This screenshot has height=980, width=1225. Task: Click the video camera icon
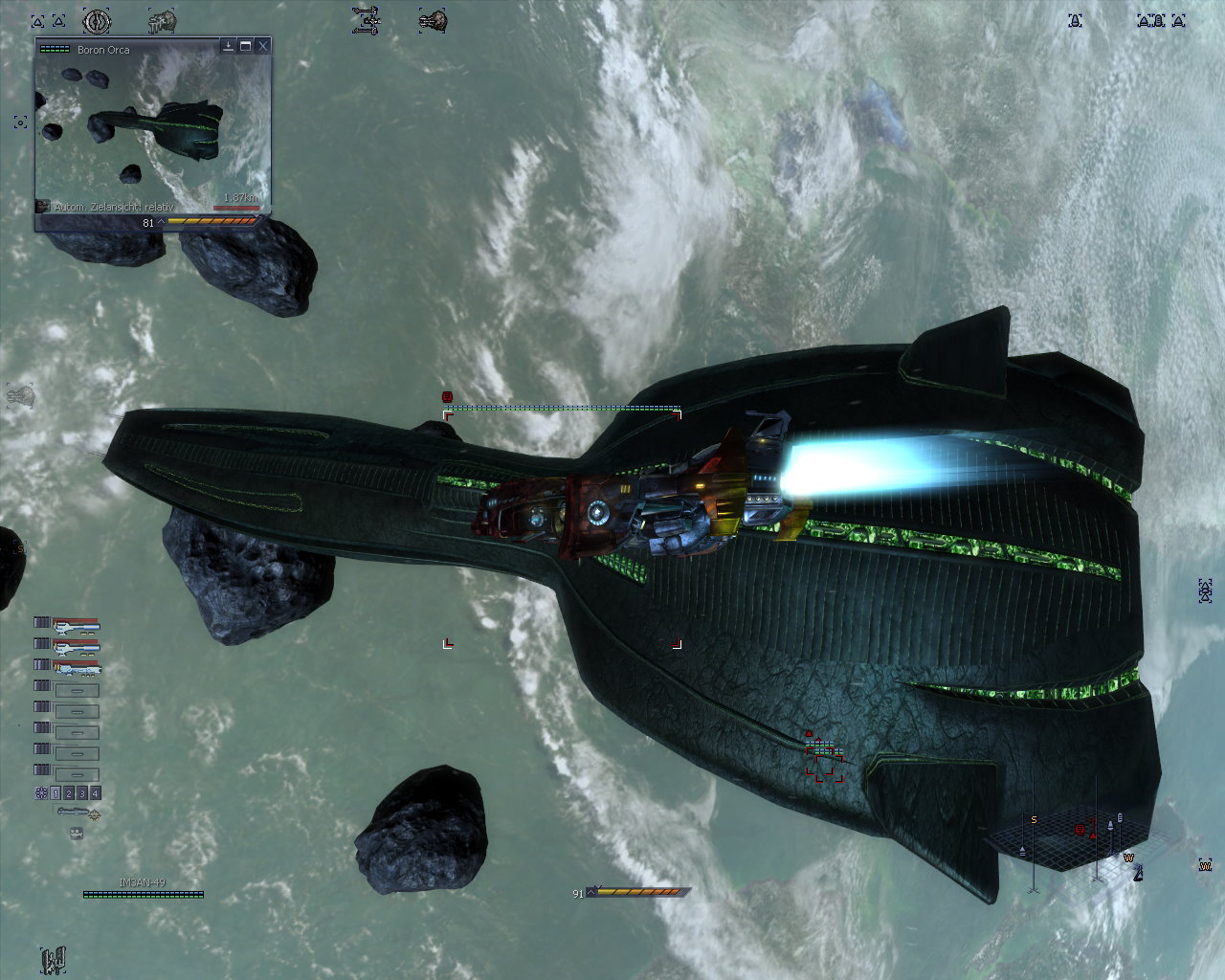pos(77,834)
